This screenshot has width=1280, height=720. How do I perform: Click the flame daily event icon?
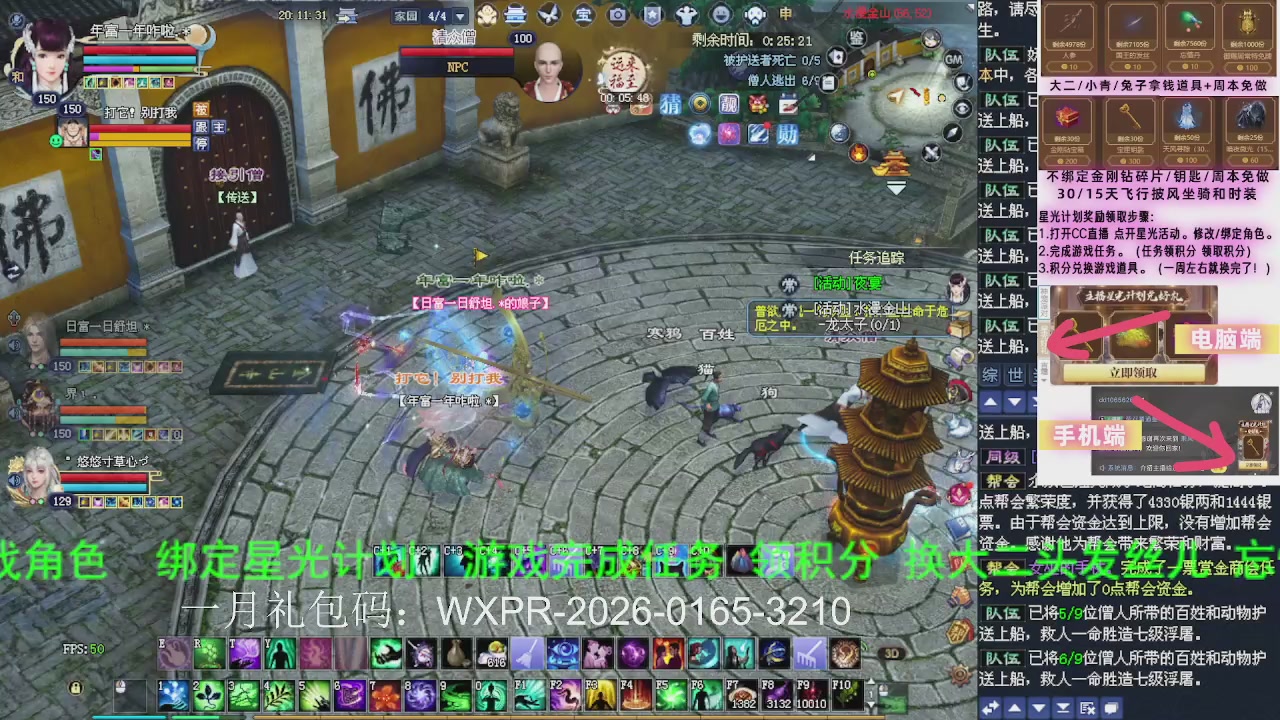pyautogui.click(x=858, y=152)
